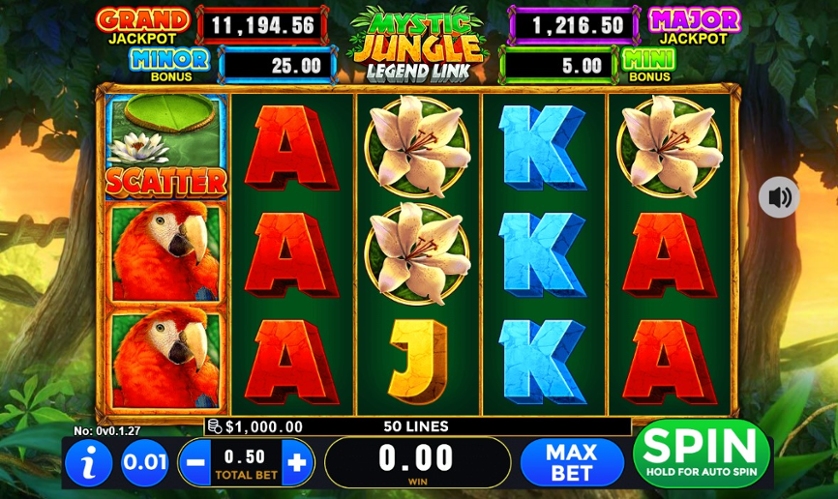Hit the green SPIN button
This screenshot has height=499, width=838.
(x=700, y=454)
